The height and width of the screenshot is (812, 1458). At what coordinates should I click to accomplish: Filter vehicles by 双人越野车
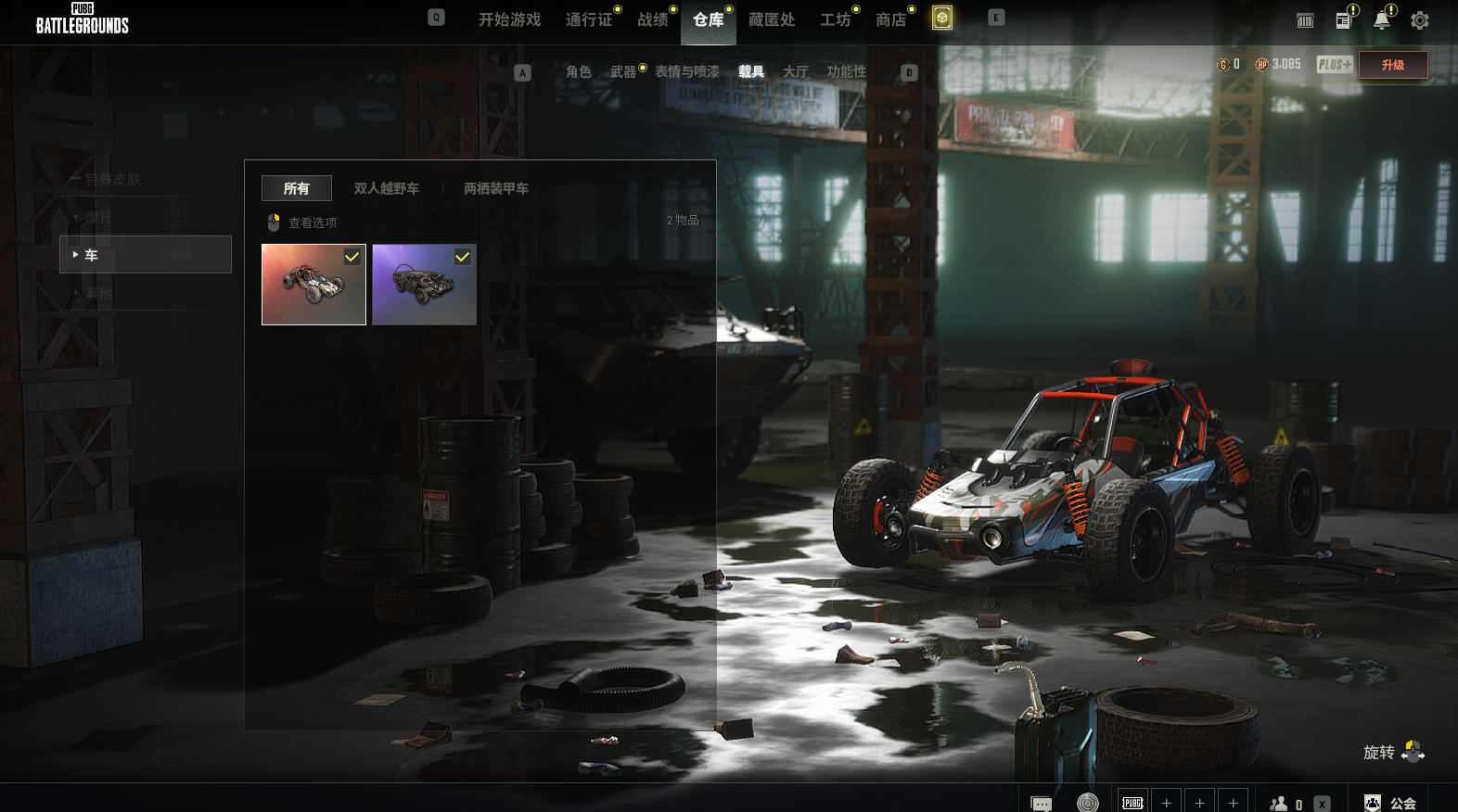[x=386, y=188]
